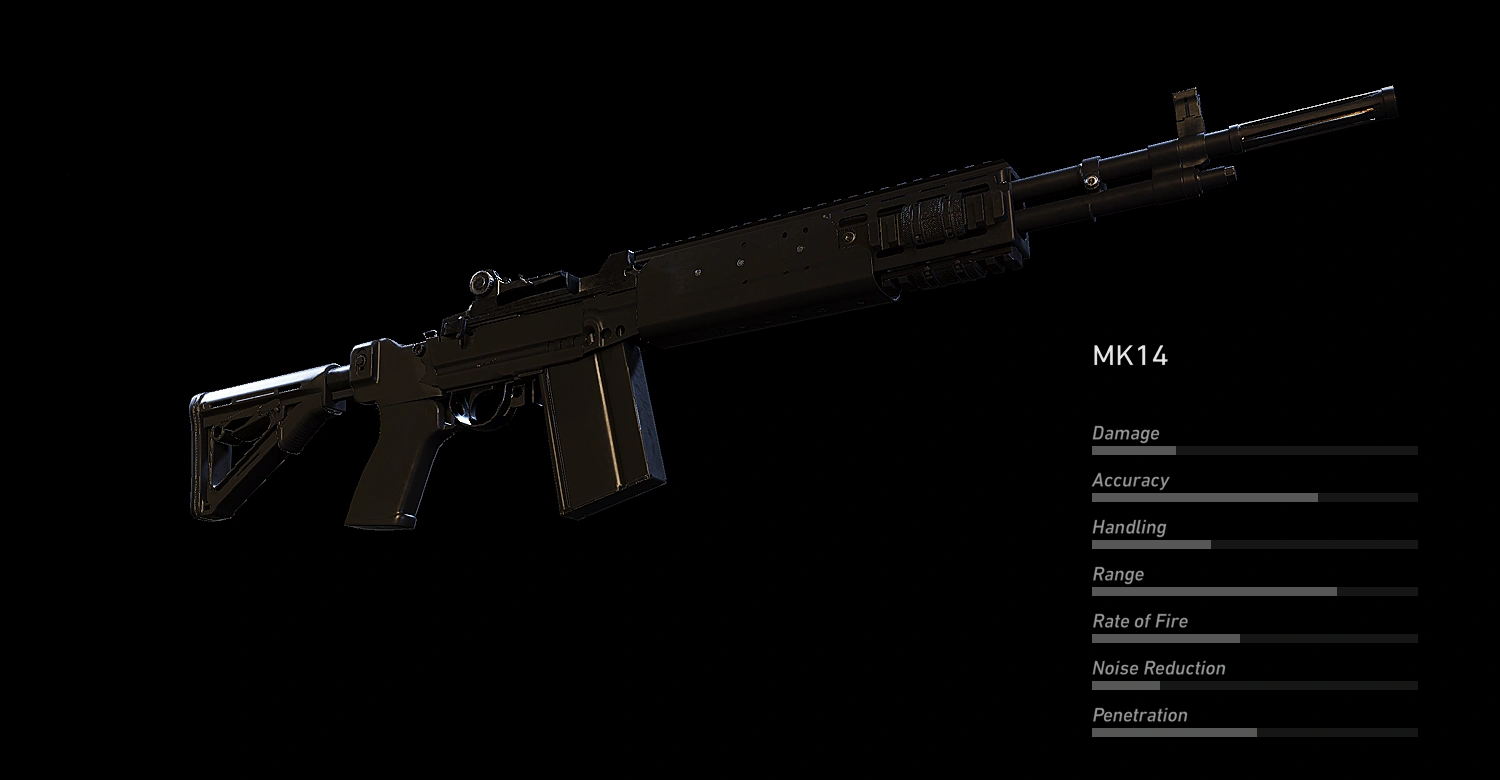This screenshot has width=1500, height=780.
Task: Click the Rate of Fire label
Action: (x=1140, y=621)
